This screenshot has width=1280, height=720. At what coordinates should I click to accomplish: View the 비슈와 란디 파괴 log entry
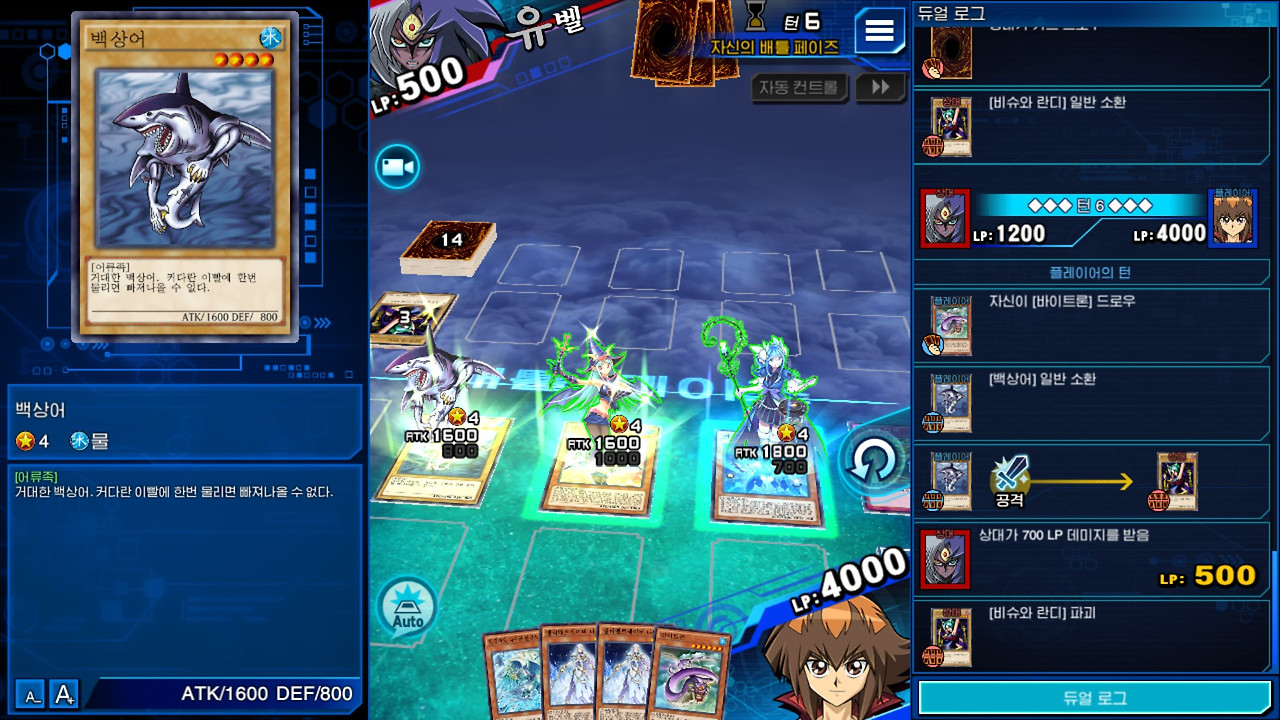[x=1092, y=635]
